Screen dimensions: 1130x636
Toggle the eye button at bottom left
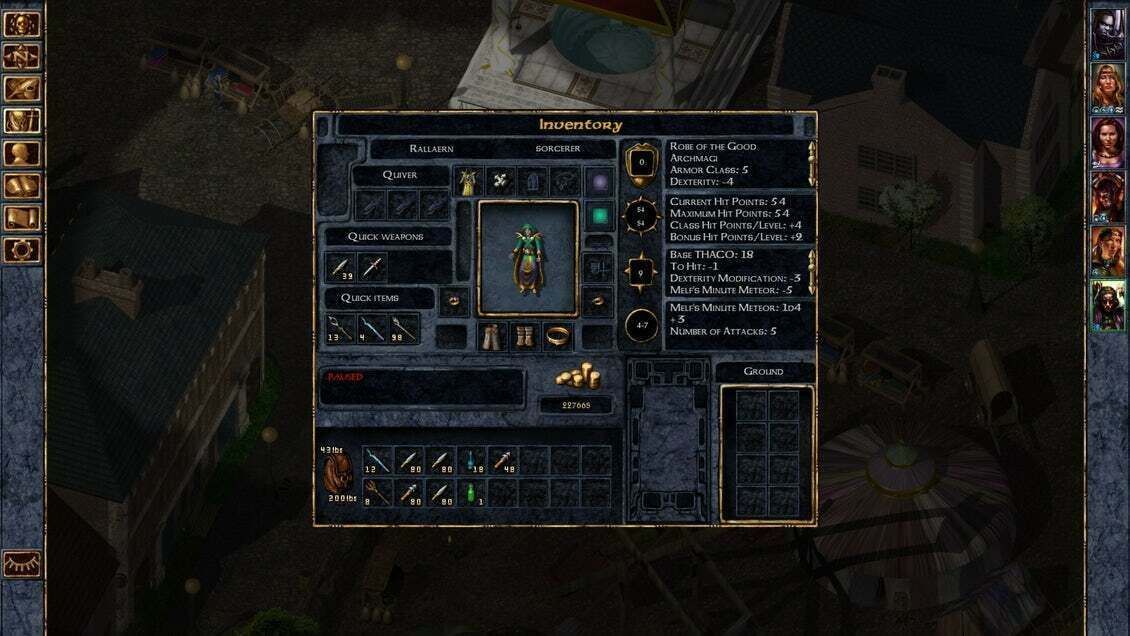(x=22, y=564)
